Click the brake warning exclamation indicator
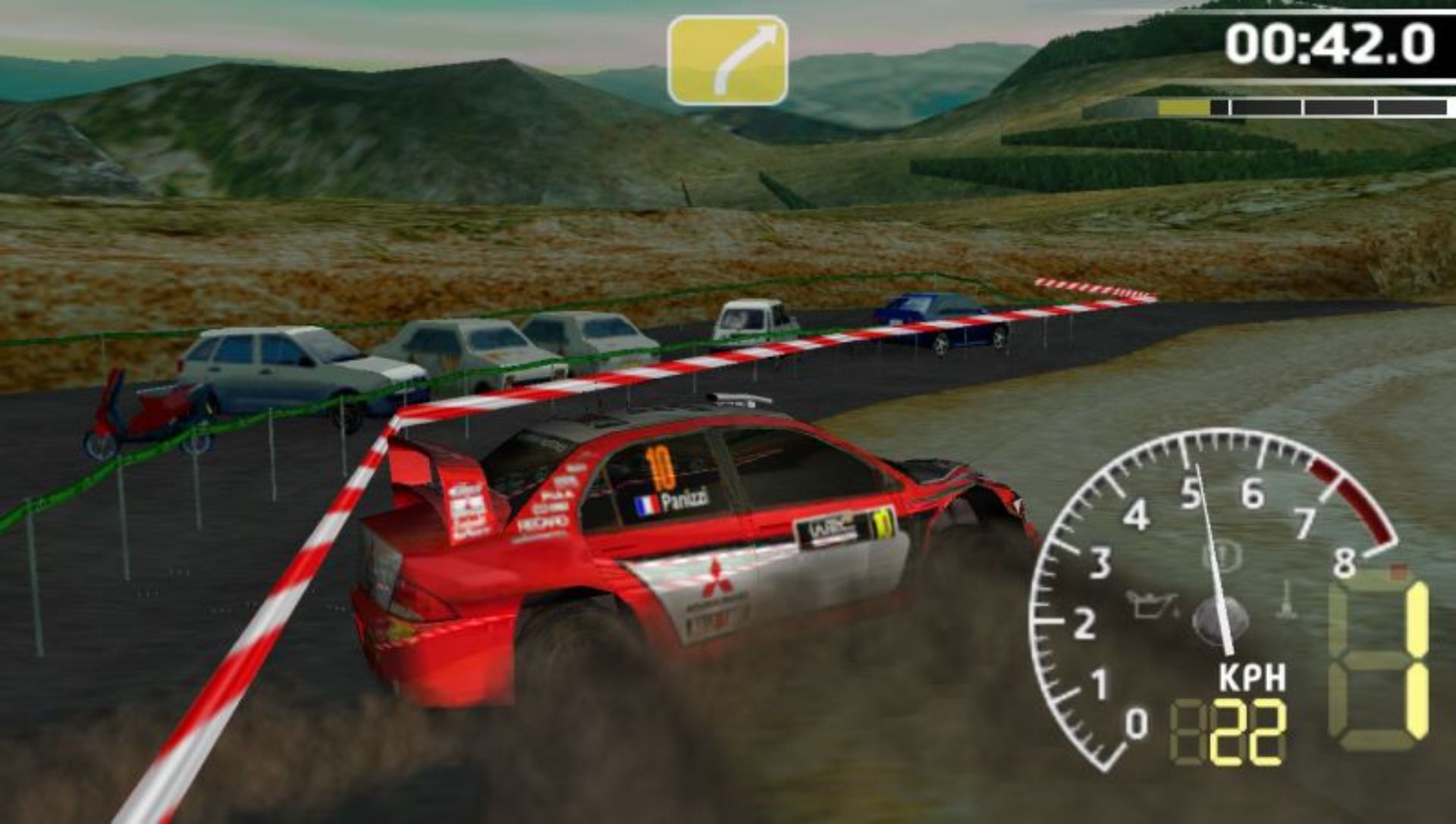Viewport: 1456px width, 824px height. click(x=1222, y=557)
